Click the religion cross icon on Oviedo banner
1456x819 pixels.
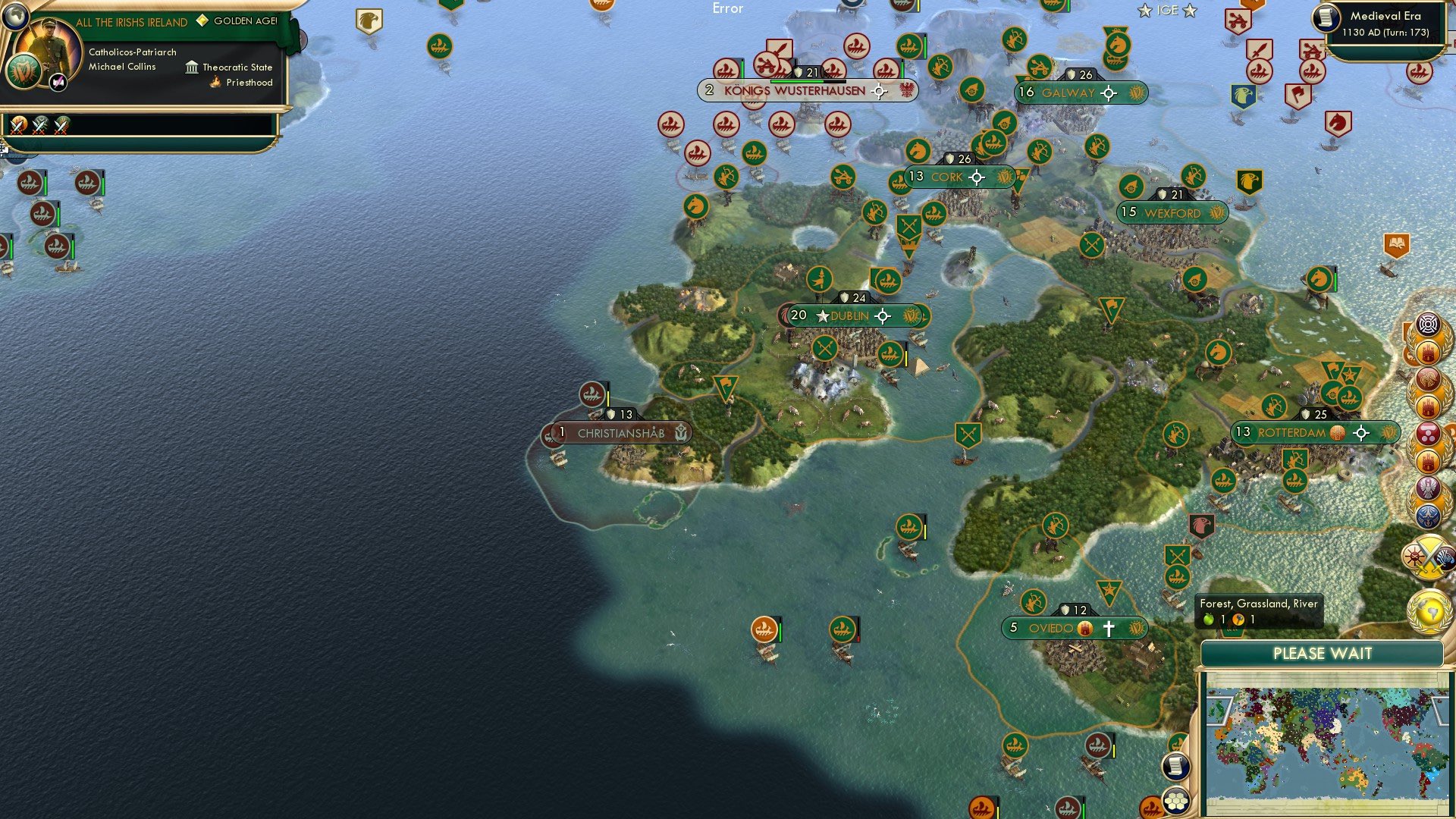click(1109, 629)
